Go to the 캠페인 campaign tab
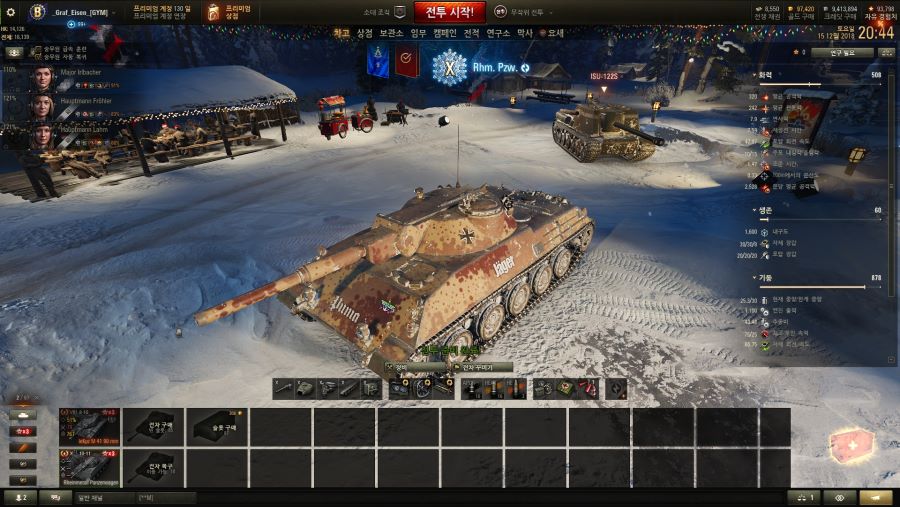Screen dimensions: 900x507 (443, 33)
